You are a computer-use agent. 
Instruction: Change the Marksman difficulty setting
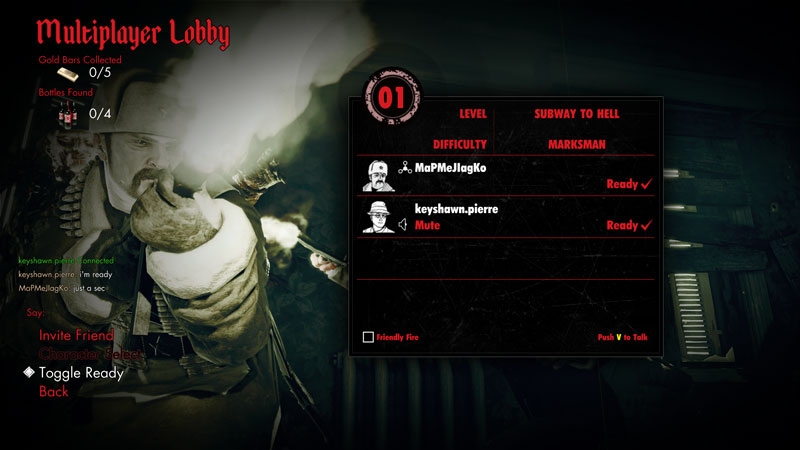[577, 144]
